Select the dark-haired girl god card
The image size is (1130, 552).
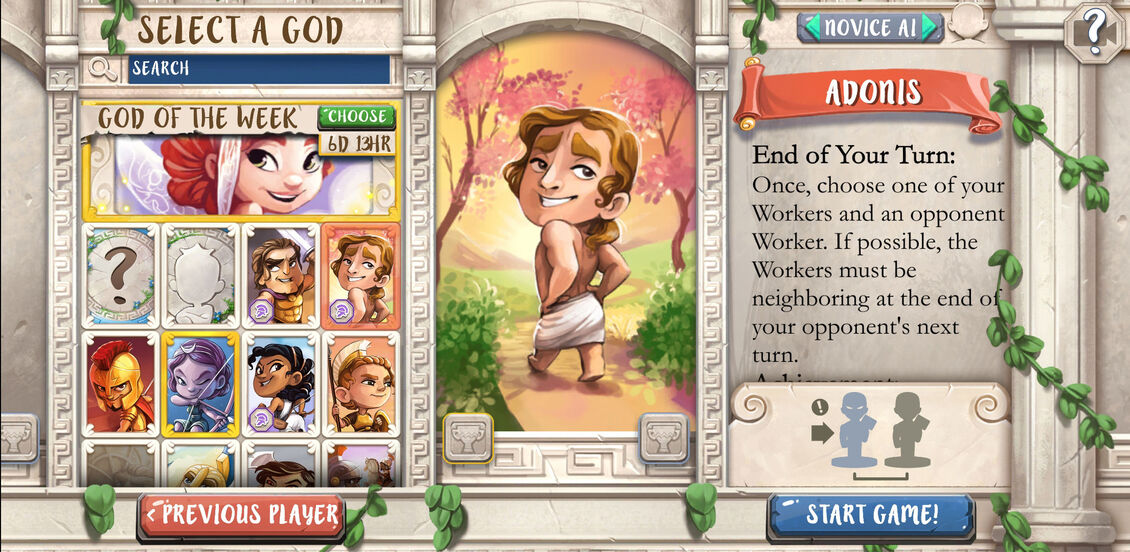click(281, 384)
